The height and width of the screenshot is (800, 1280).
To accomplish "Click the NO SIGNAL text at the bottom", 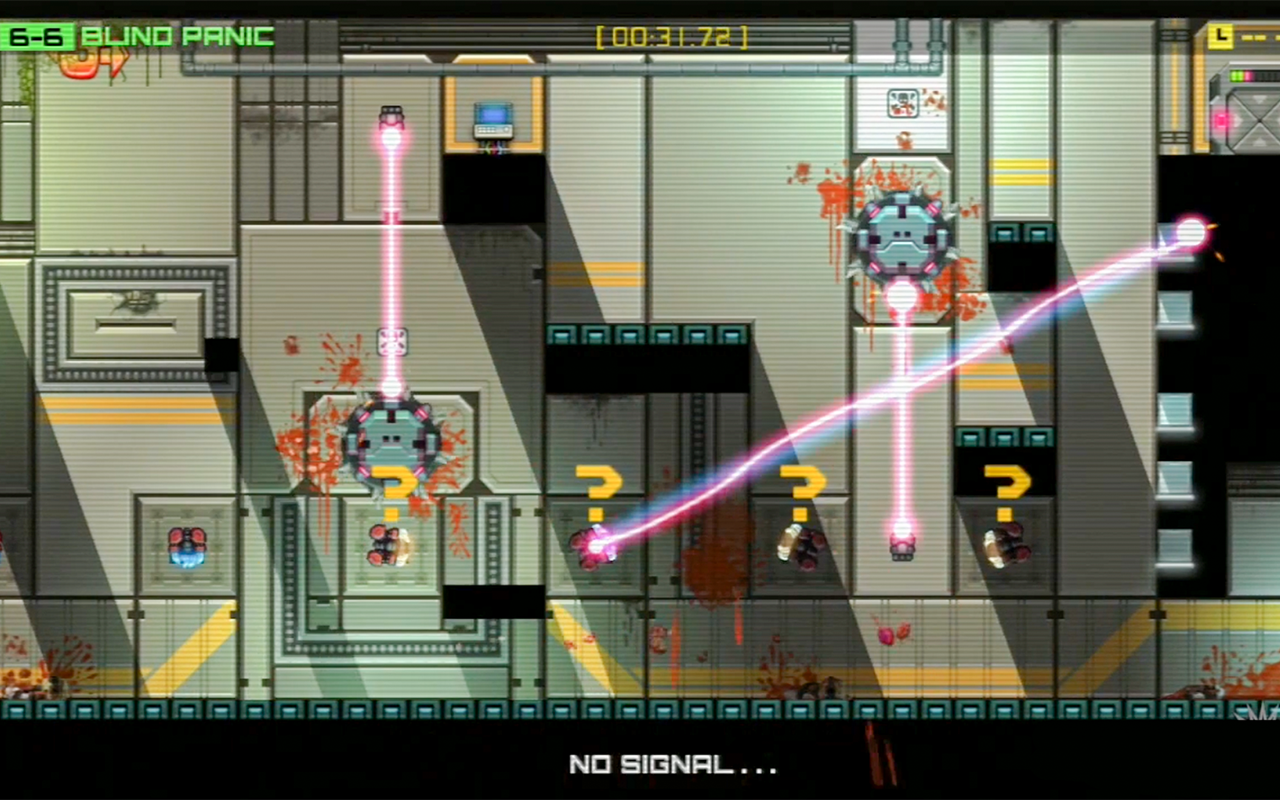I will pyautogui.click(x=671, y=765).
